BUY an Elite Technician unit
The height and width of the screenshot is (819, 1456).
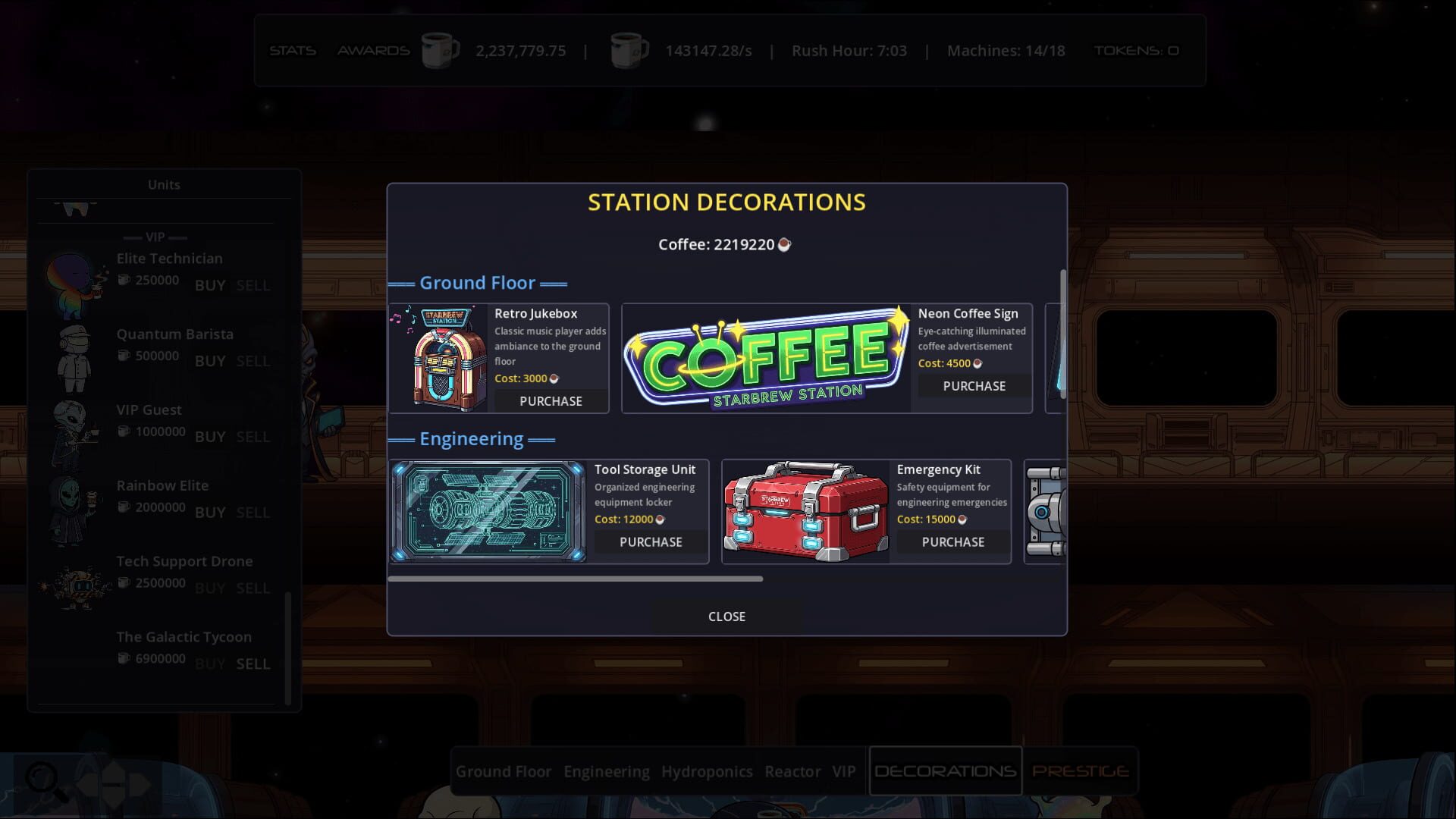tap(210, 285)
